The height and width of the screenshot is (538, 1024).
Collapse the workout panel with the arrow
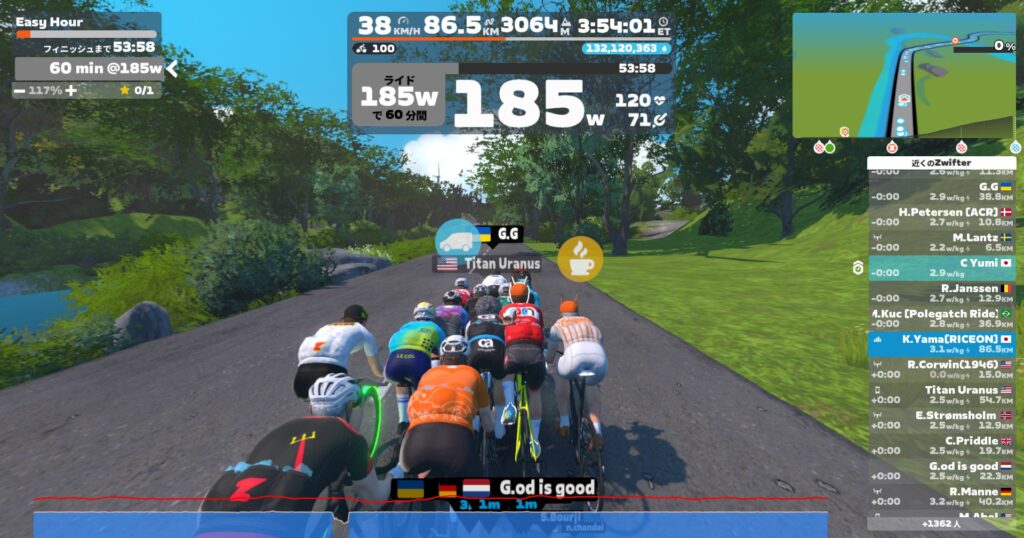click(172, 68)
